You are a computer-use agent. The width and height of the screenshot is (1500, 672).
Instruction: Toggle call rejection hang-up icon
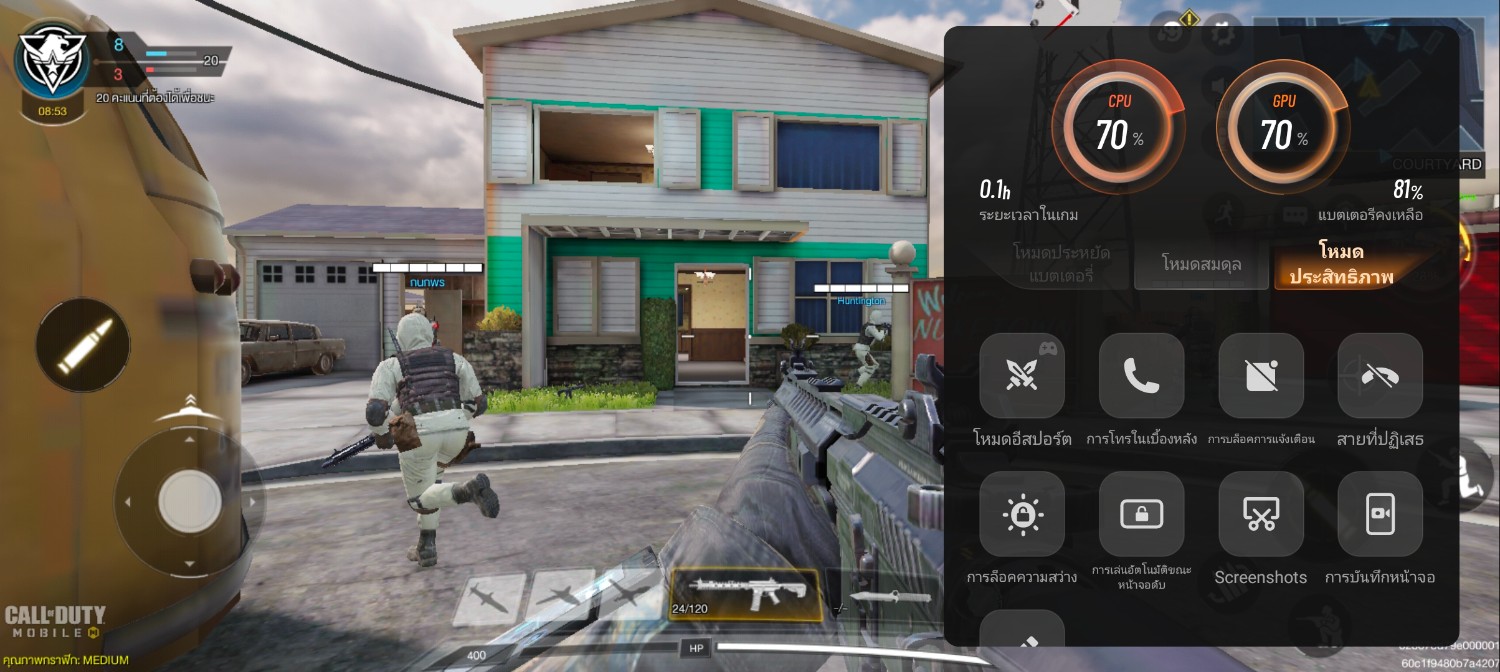tap(1380, 376)
